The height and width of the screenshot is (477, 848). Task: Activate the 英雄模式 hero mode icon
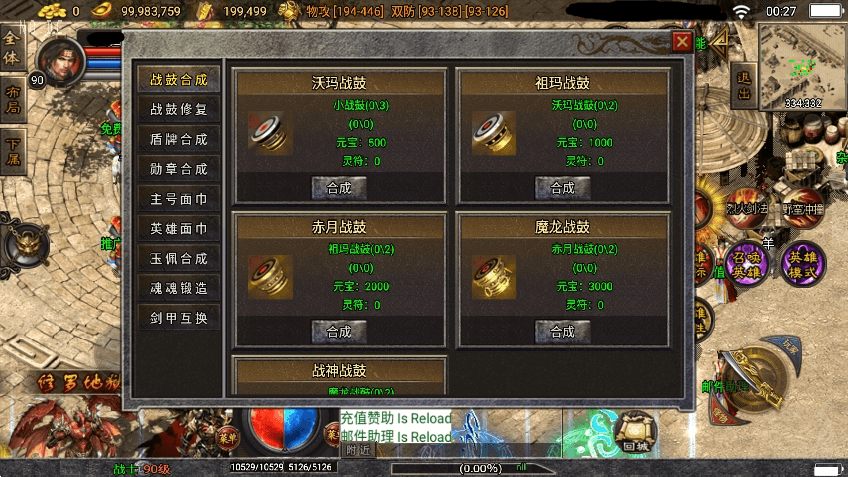tap(803, 262)
